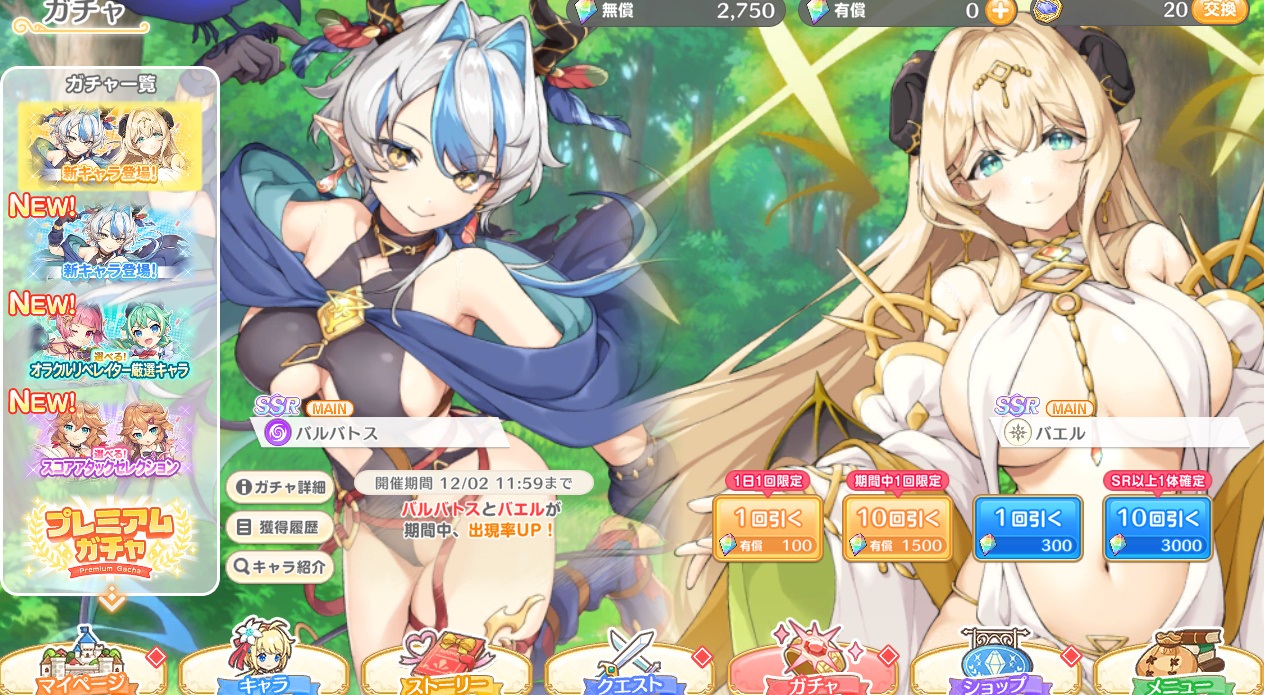Pull 10 times for 1500 paid gems

coord(897,528)
